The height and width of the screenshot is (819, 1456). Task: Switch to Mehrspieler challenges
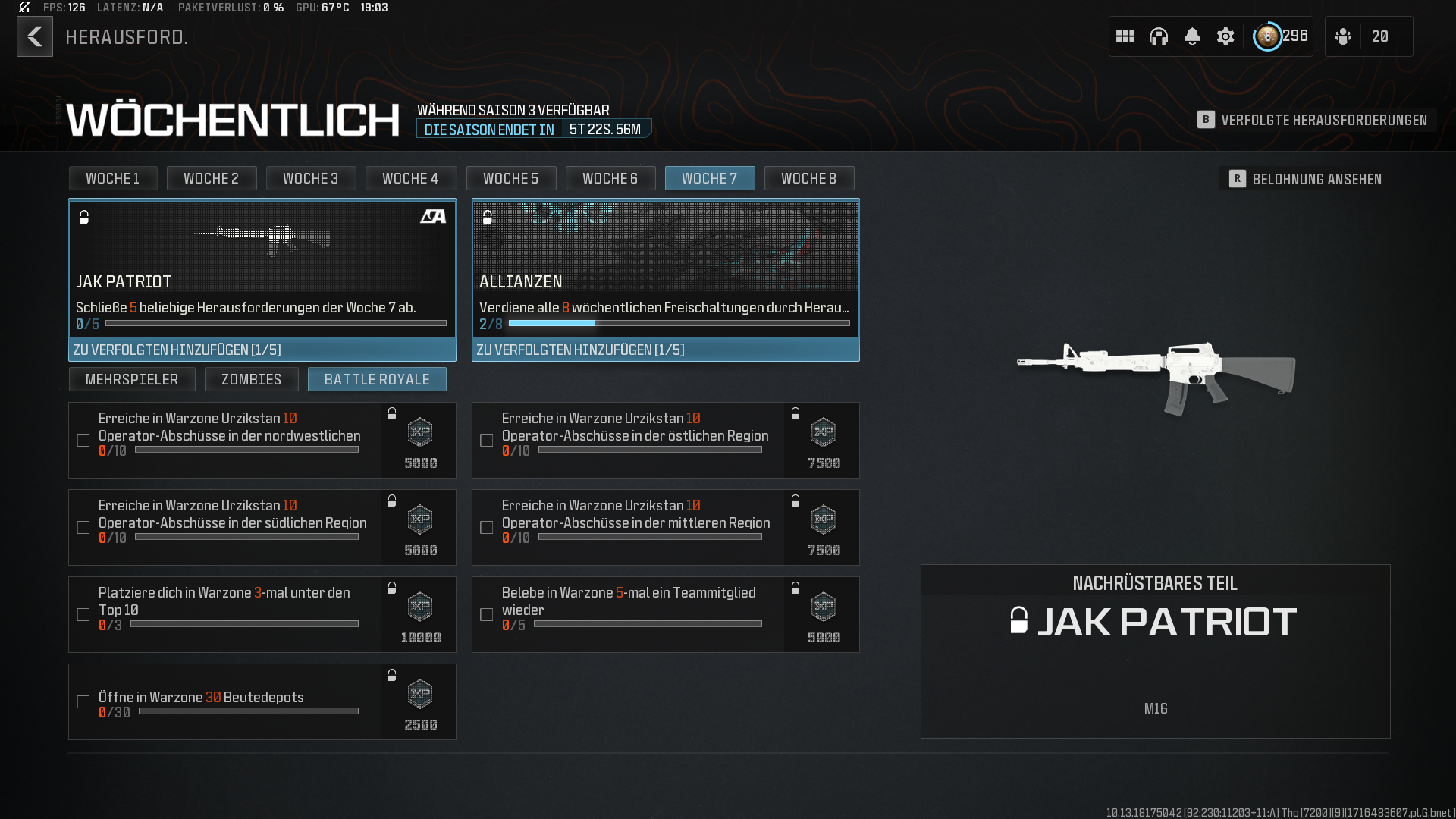click(132, 379)
